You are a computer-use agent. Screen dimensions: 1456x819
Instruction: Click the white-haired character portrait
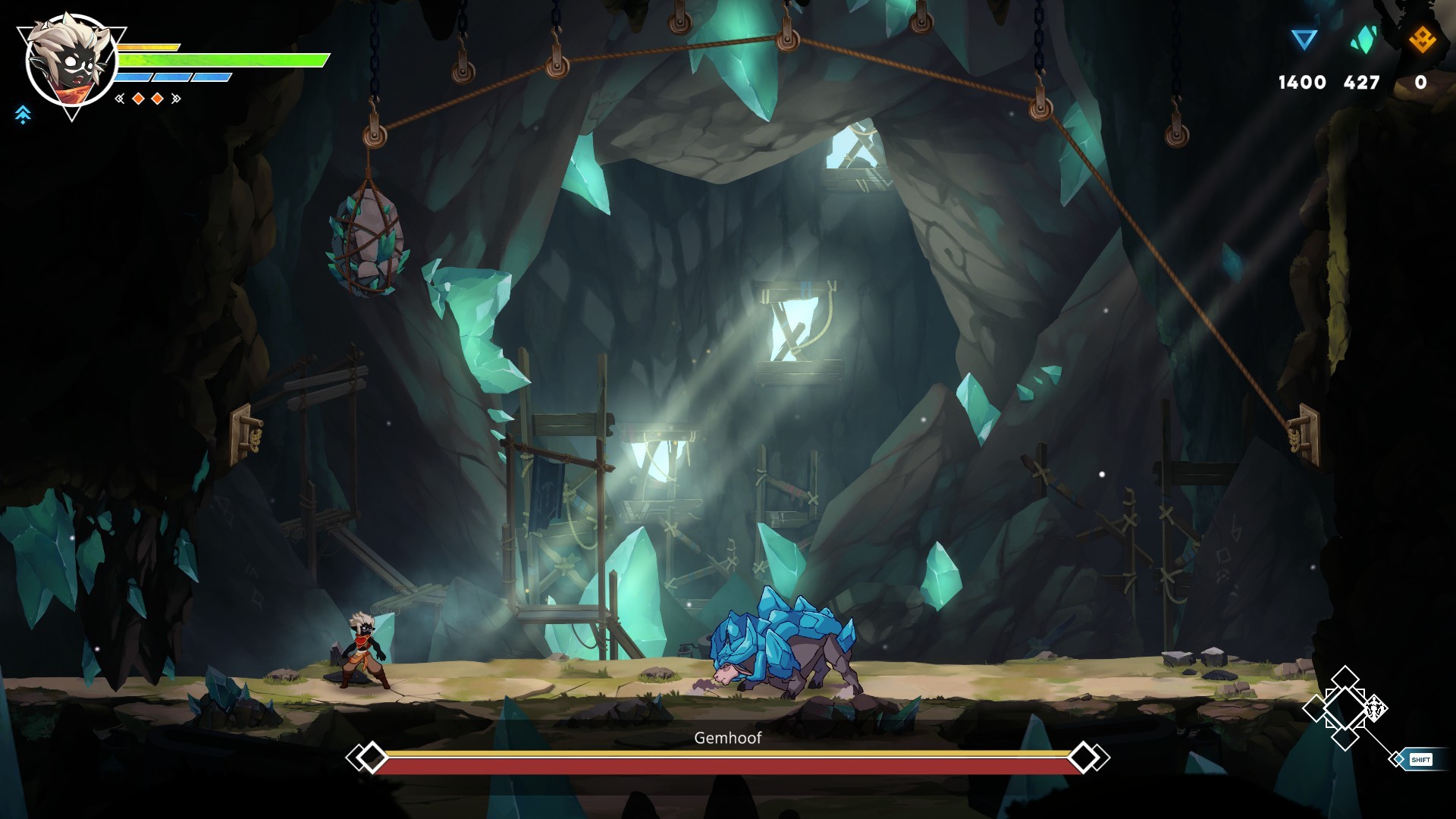click(x=71, y=64)
